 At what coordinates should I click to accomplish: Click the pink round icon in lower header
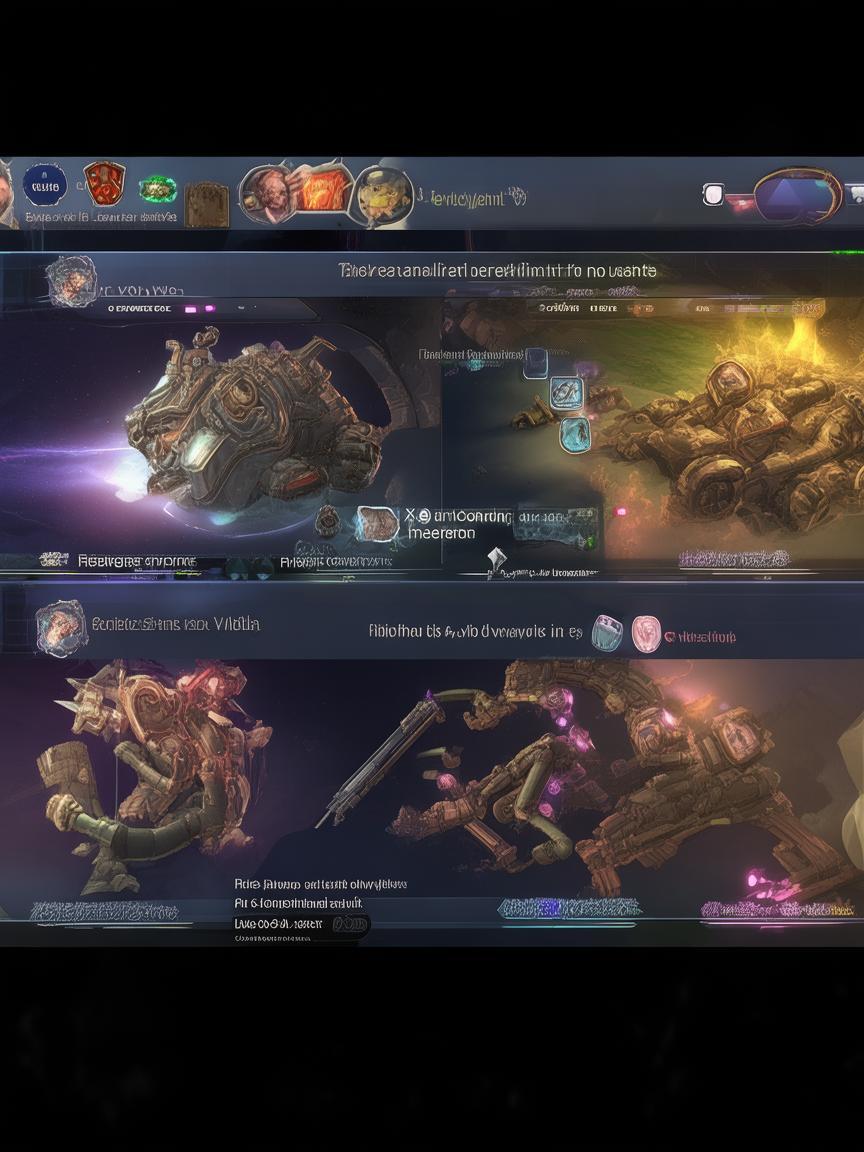click(646, 633)
